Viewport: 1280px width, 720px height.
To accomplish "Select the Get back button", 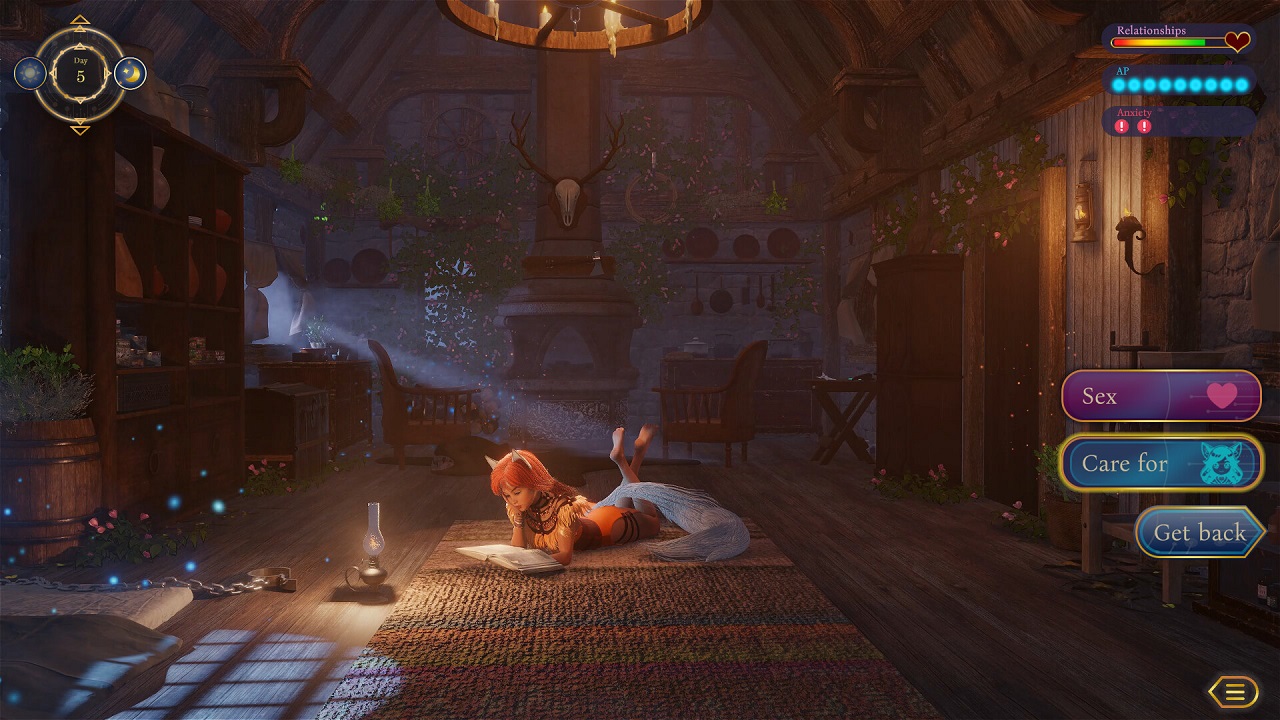I will pos(1199,532).
